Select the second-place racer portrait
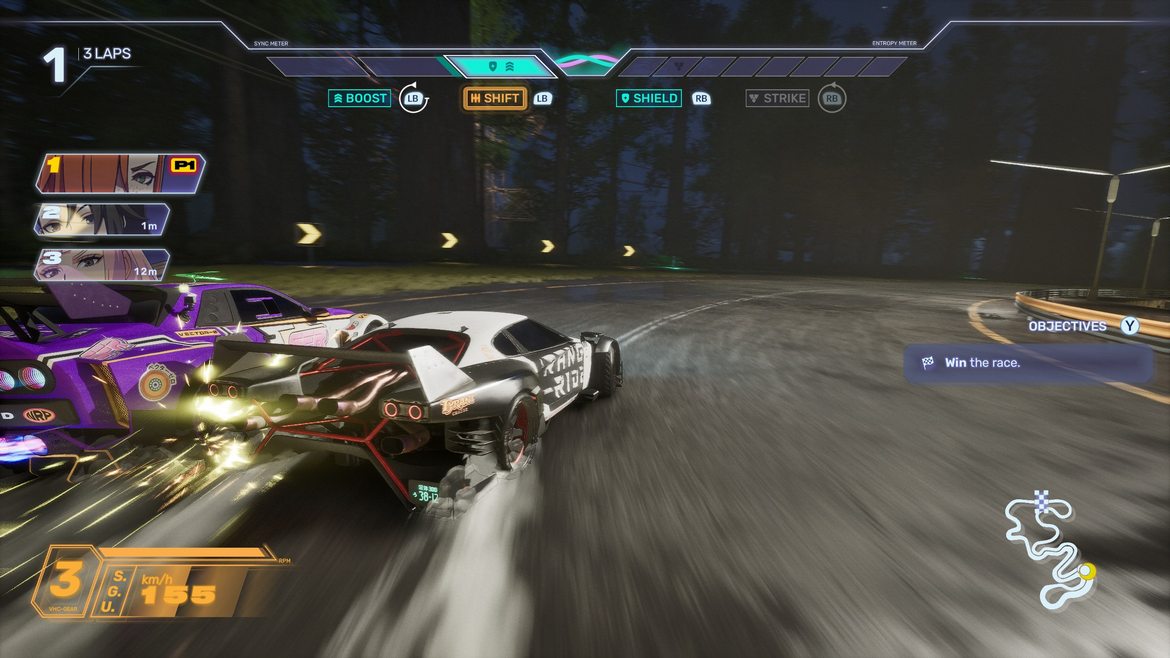Viewport: 1170px width, 658px height. point(100,220)
